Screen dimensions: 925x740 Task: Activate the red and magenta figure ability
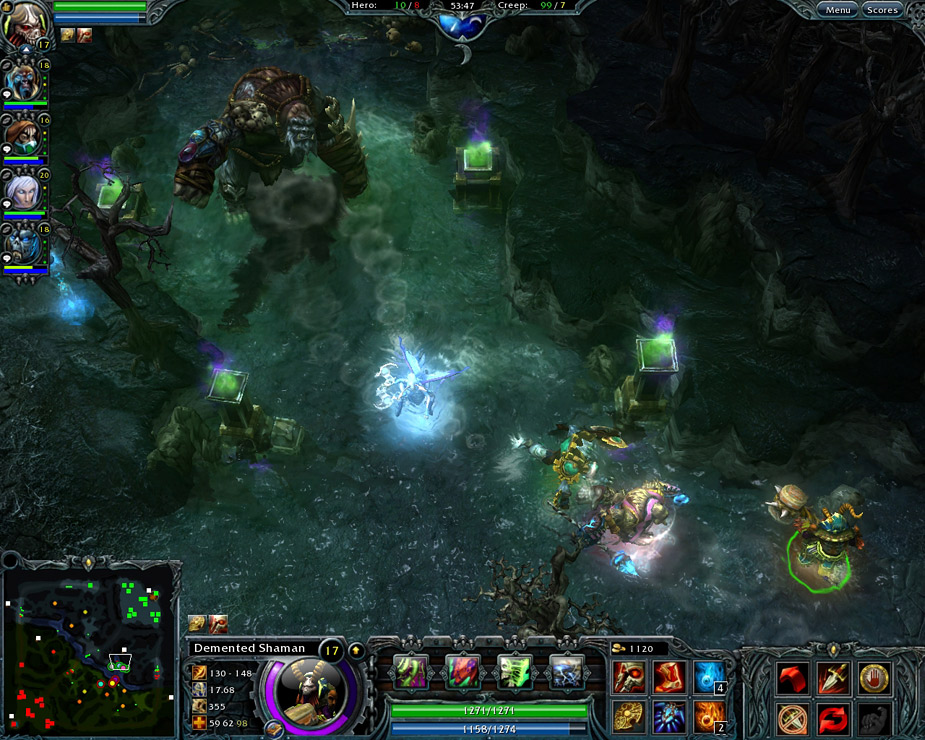pos(462,672)
